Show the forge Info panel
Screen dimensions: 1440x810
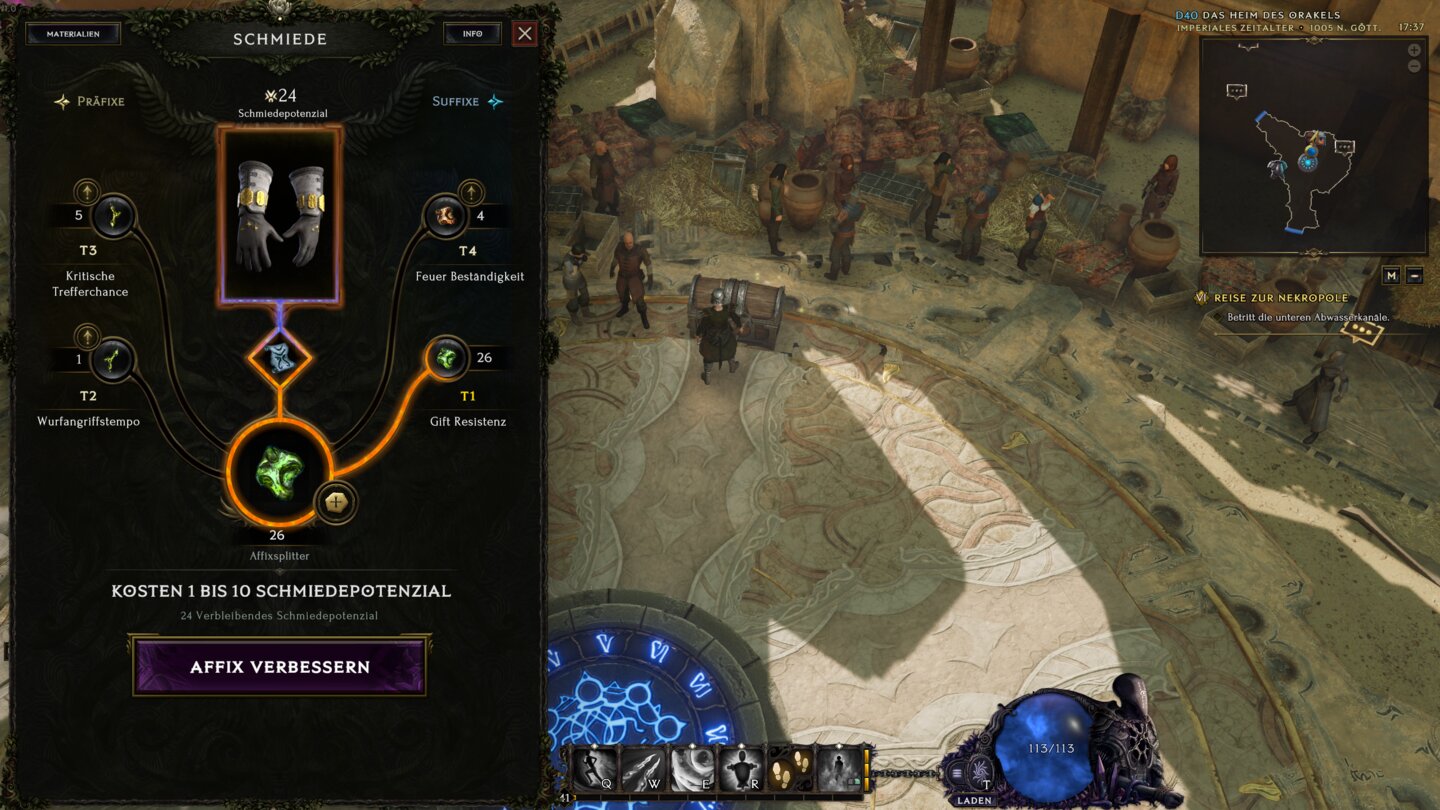pyautogui.click(x=472, y=34)
